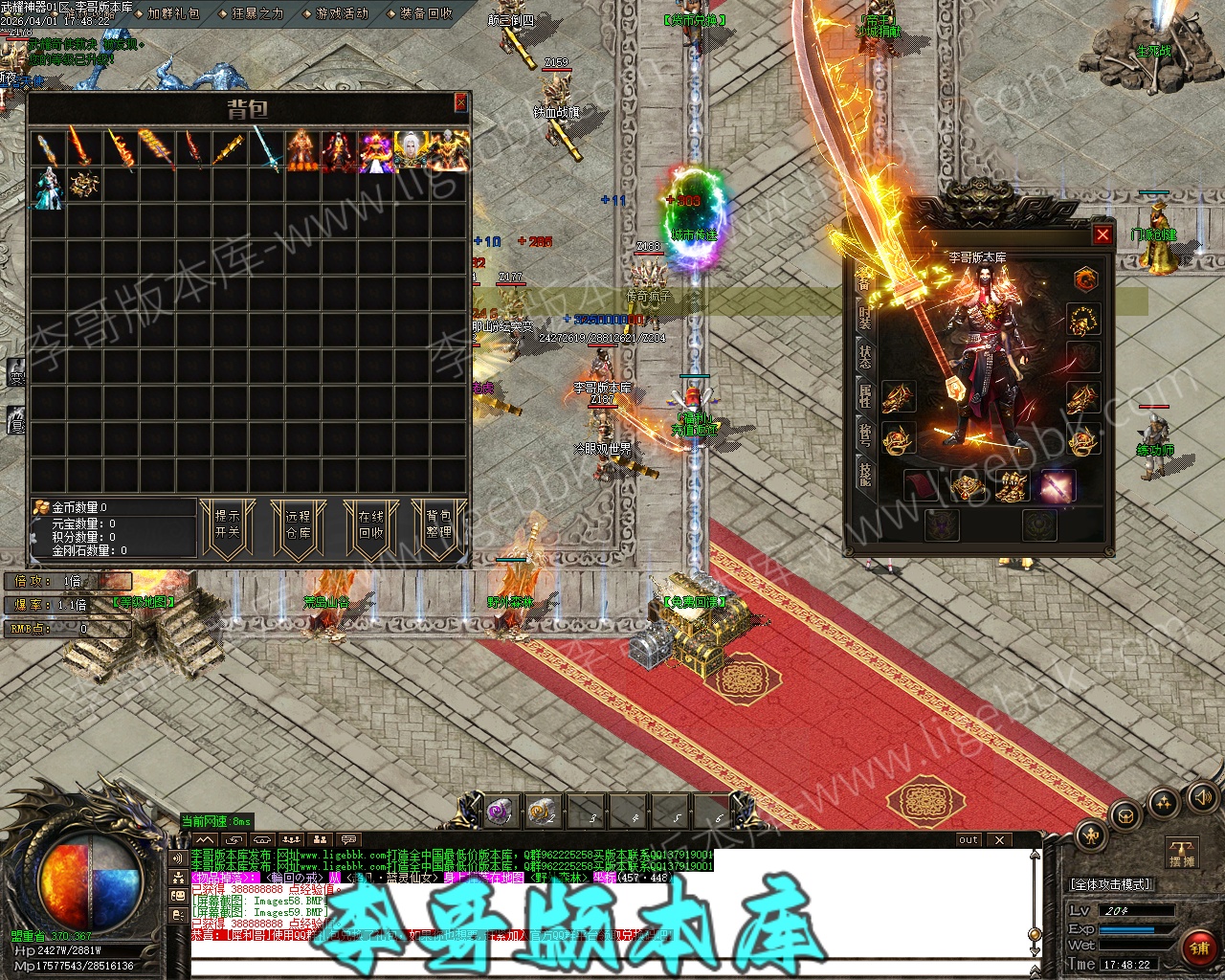Sort the bag with 背包整理
Image resolution: width=1225 pixels, height=980 pixels.
tap(438, 524)
